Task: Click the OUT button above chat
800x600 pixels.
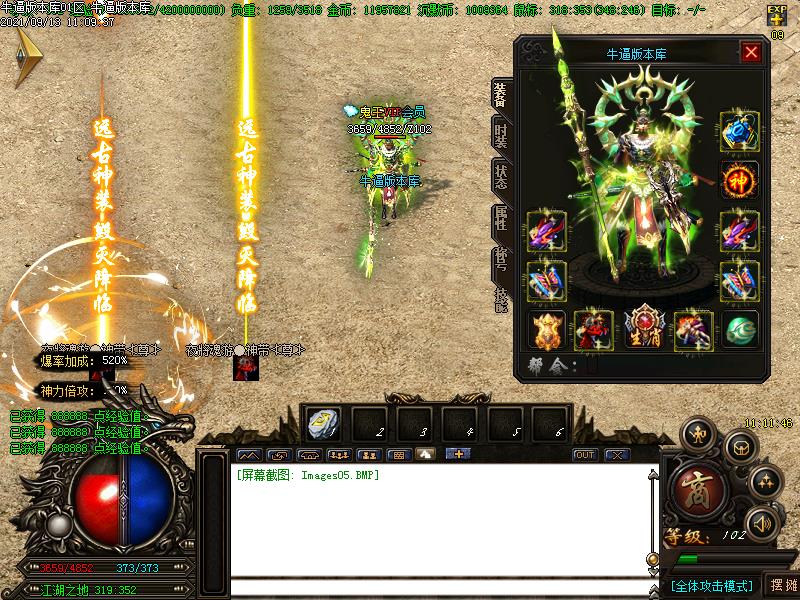Action: click(585, 454)
